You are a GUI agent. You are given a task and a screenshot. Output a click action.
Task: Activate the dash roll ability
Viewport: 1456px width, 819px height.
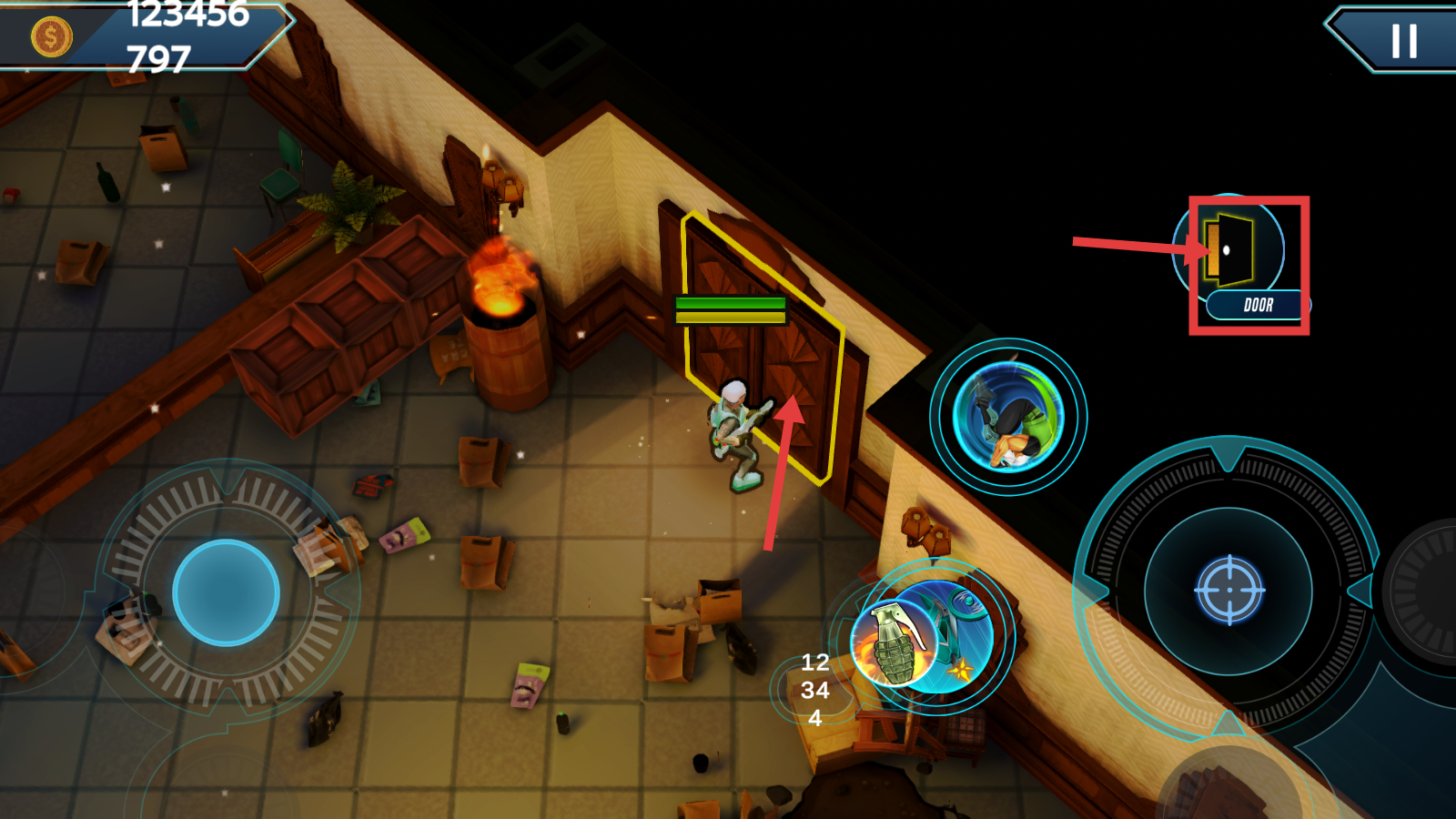(1007, 417)
